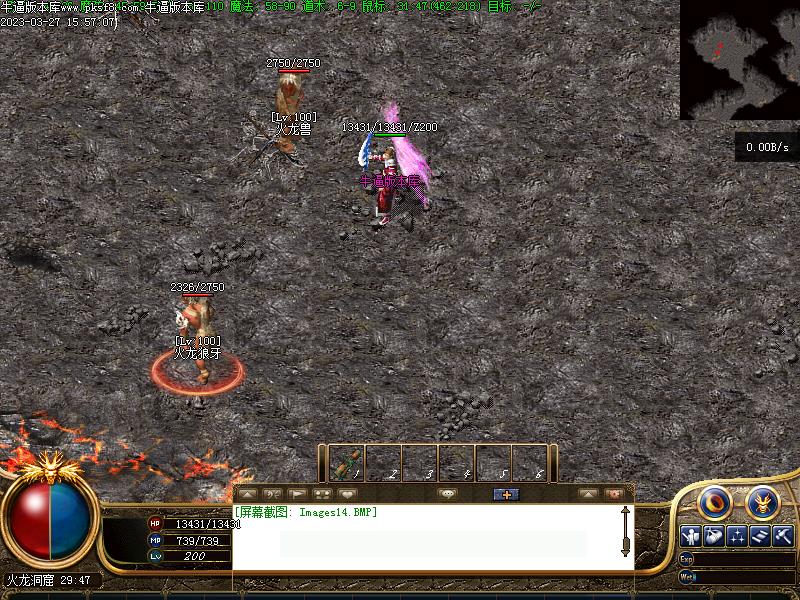Click the screenshot message line in chat
This screenshot has width=800, height=600.
306,512
